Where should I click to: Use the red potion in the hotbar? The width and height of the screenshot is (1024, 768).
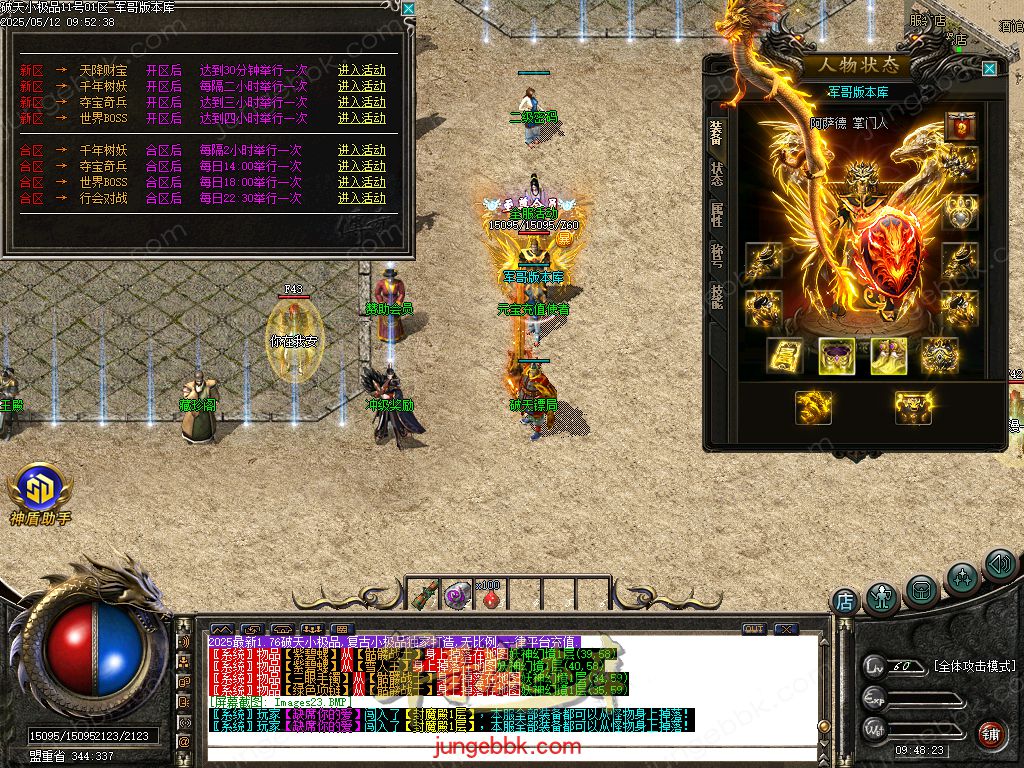[490, 596]
